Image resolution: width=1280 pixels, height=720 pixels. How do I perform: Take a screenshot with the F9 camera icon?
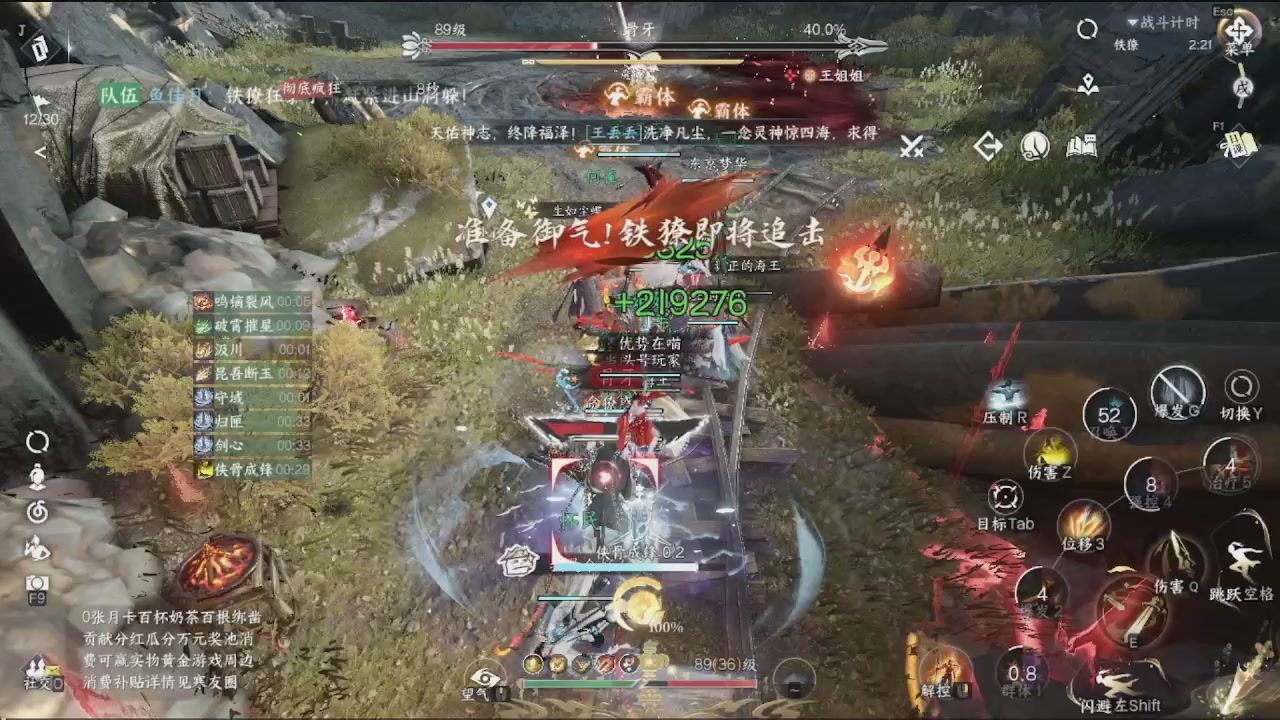(x=38, y=580)
